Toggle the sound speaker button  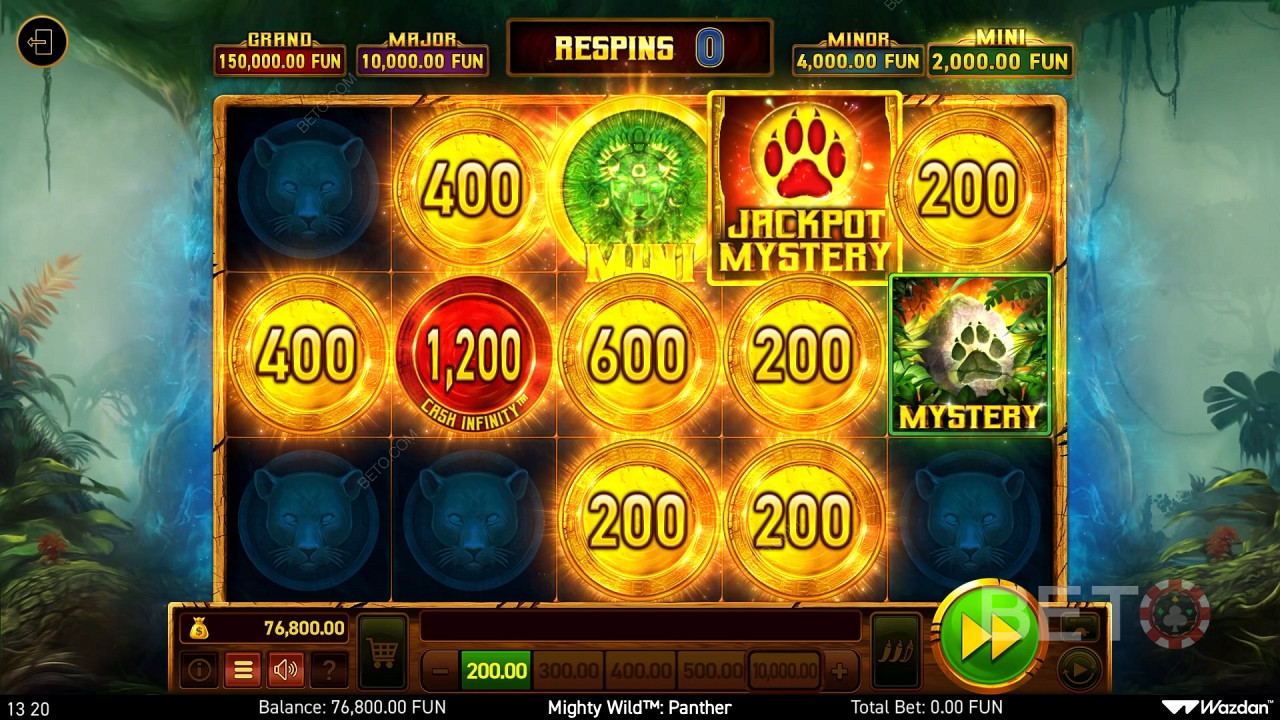click(x=286, y=670)
